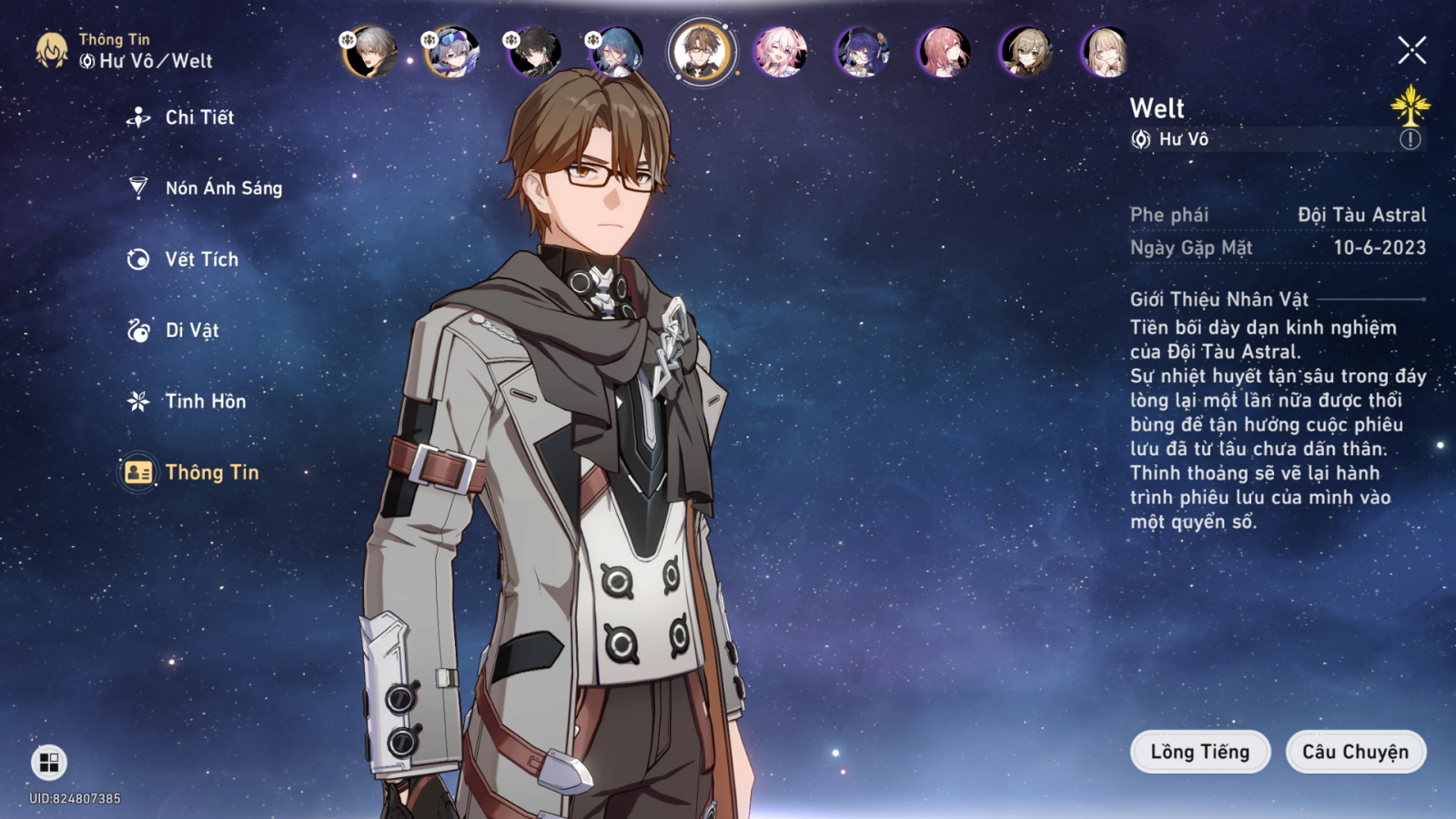Image resolution: width=1456 pixels, height=819 pixels.
Task: Choose the silver-haired character with blue goggles
Action: tap(452, 52)
